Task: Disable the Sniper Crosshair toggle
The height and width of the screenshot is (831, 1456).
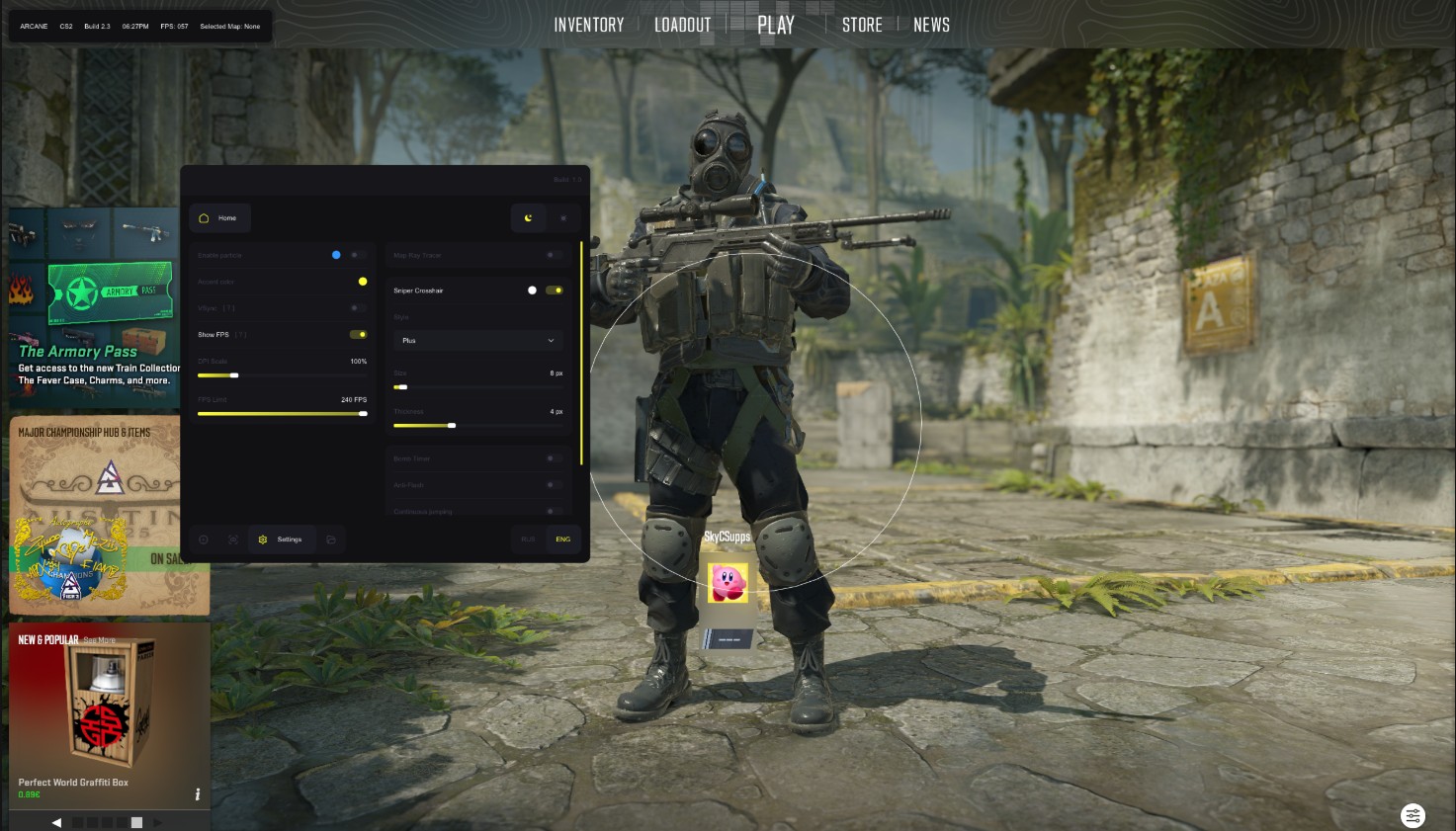Action: 555,290
